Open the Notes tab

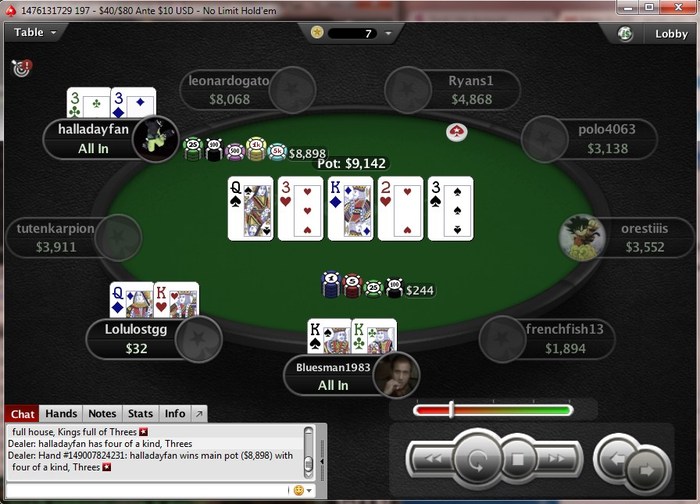(x=102, y=413)
